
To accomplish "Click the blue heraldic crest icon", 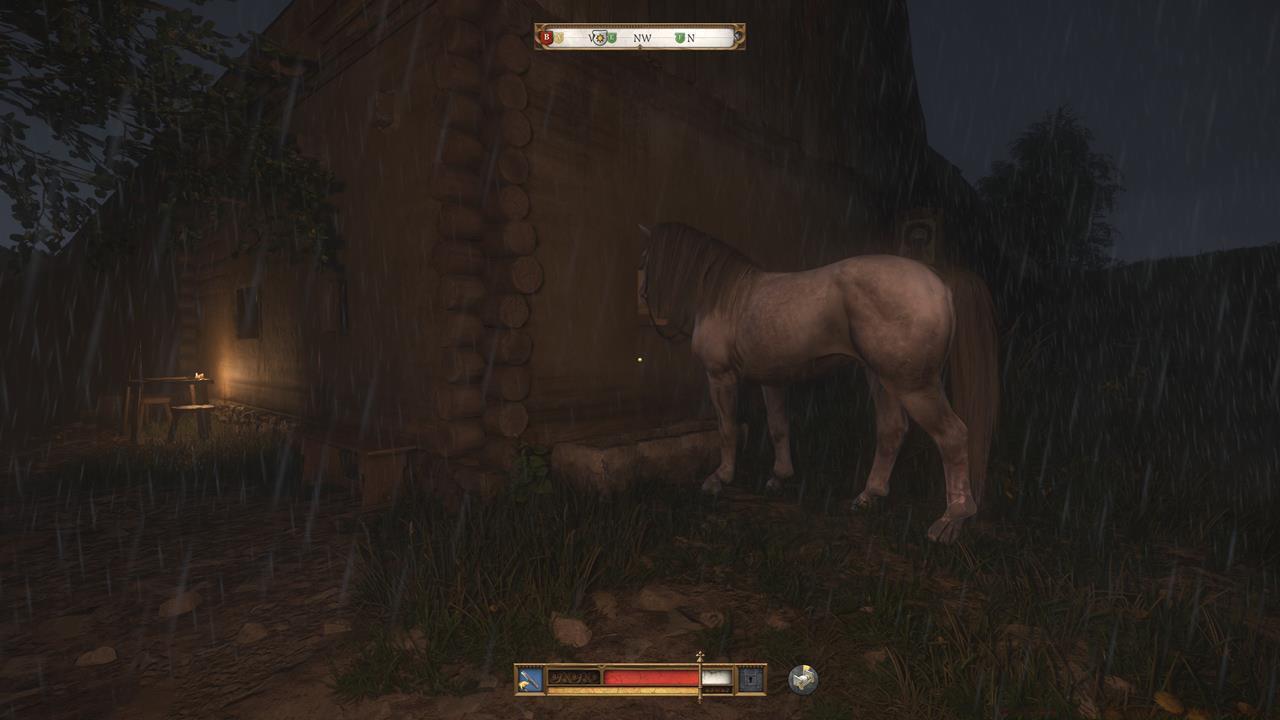I will click(528, 678).
